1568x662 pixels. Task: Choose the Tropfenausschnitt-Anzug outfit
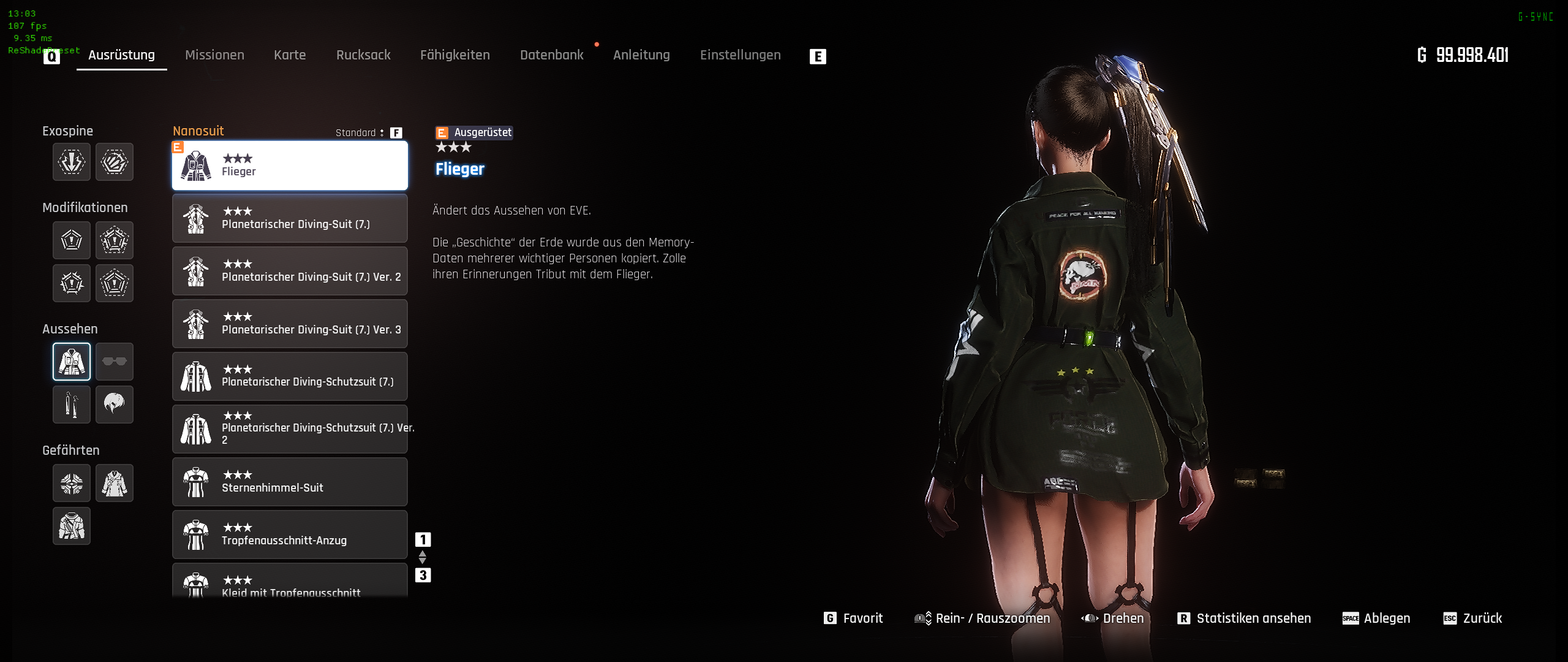290,535
